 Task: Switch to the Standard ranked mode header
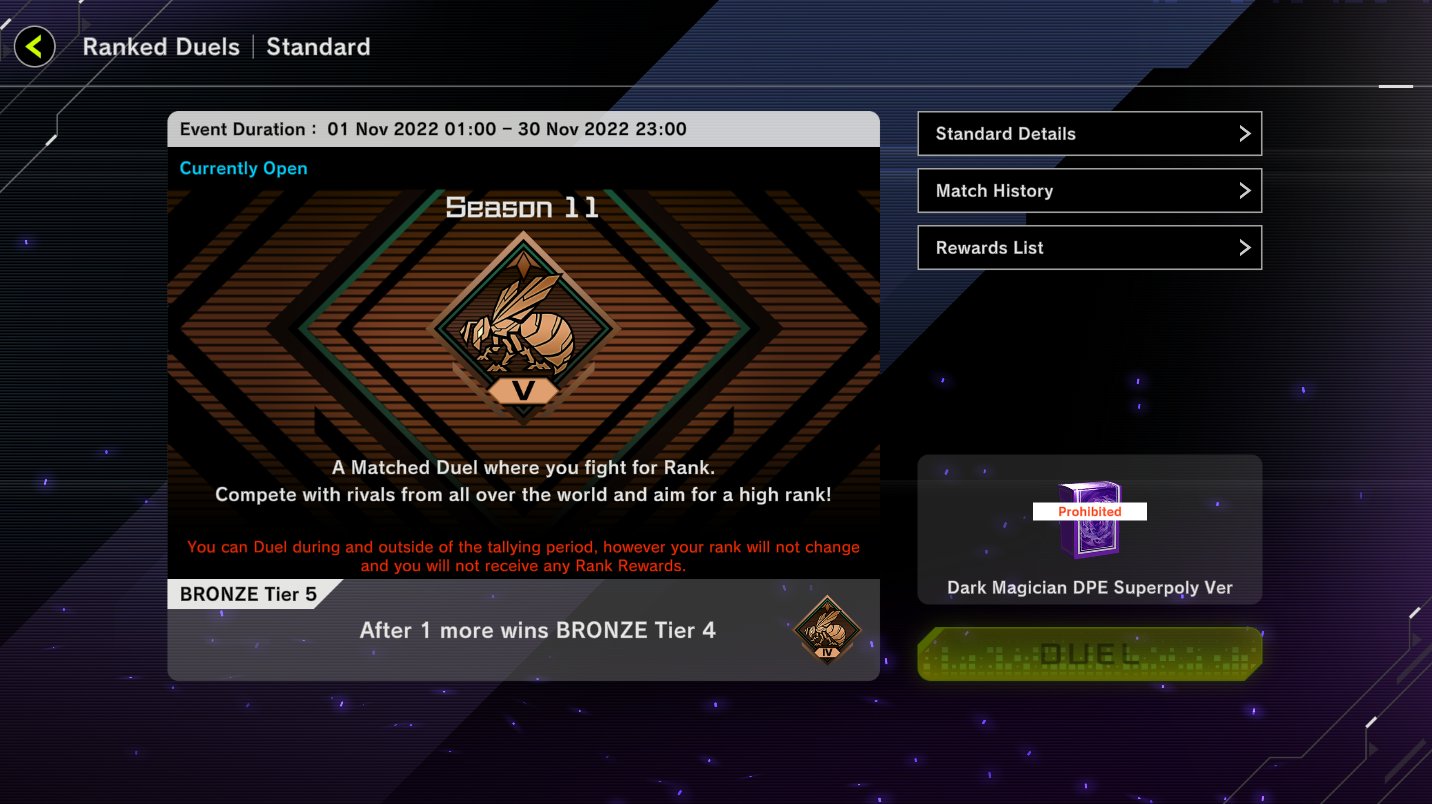(x=318, y=46)
